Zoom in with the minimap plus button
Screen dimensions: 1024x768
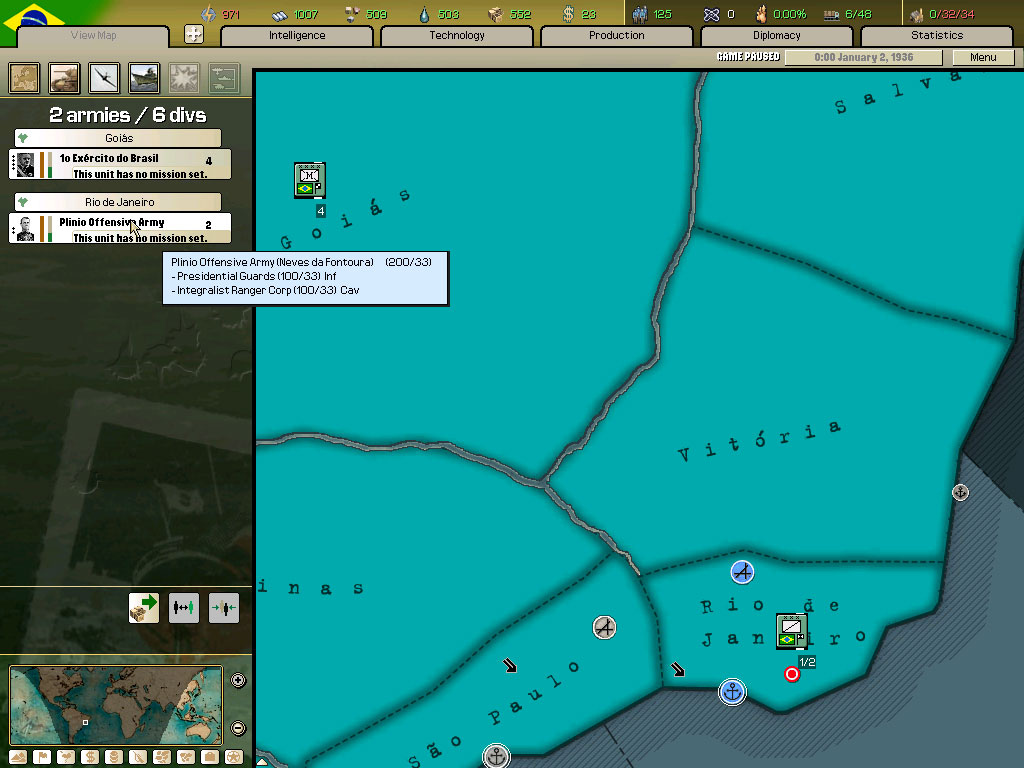click(x=239, y=681)
